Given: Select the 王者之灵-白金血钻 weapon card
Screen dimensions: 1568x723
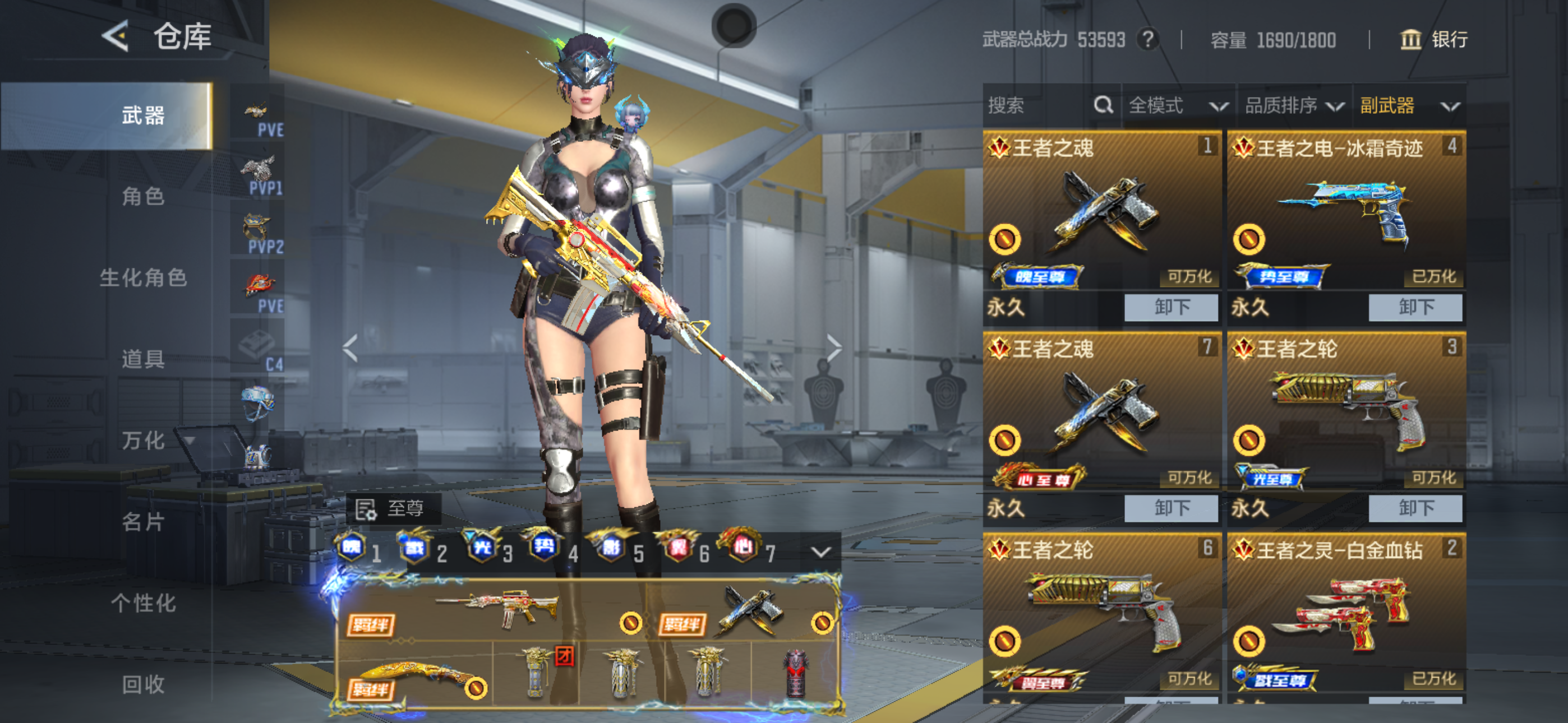Looking at the screenshot, I should [1346, 615].
